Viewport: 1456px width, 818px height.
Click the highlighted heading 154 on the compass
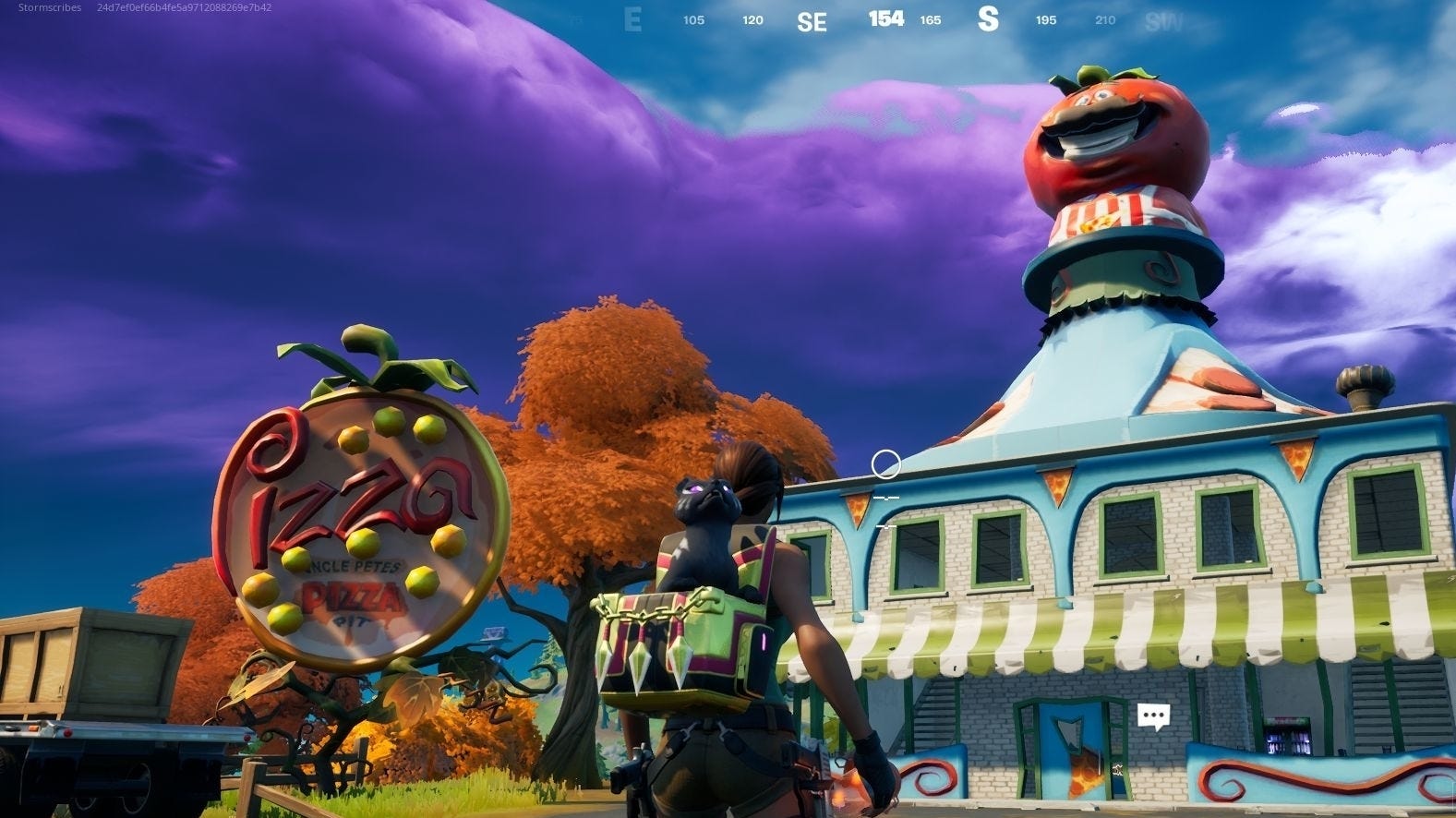click(x=884, y=18)
